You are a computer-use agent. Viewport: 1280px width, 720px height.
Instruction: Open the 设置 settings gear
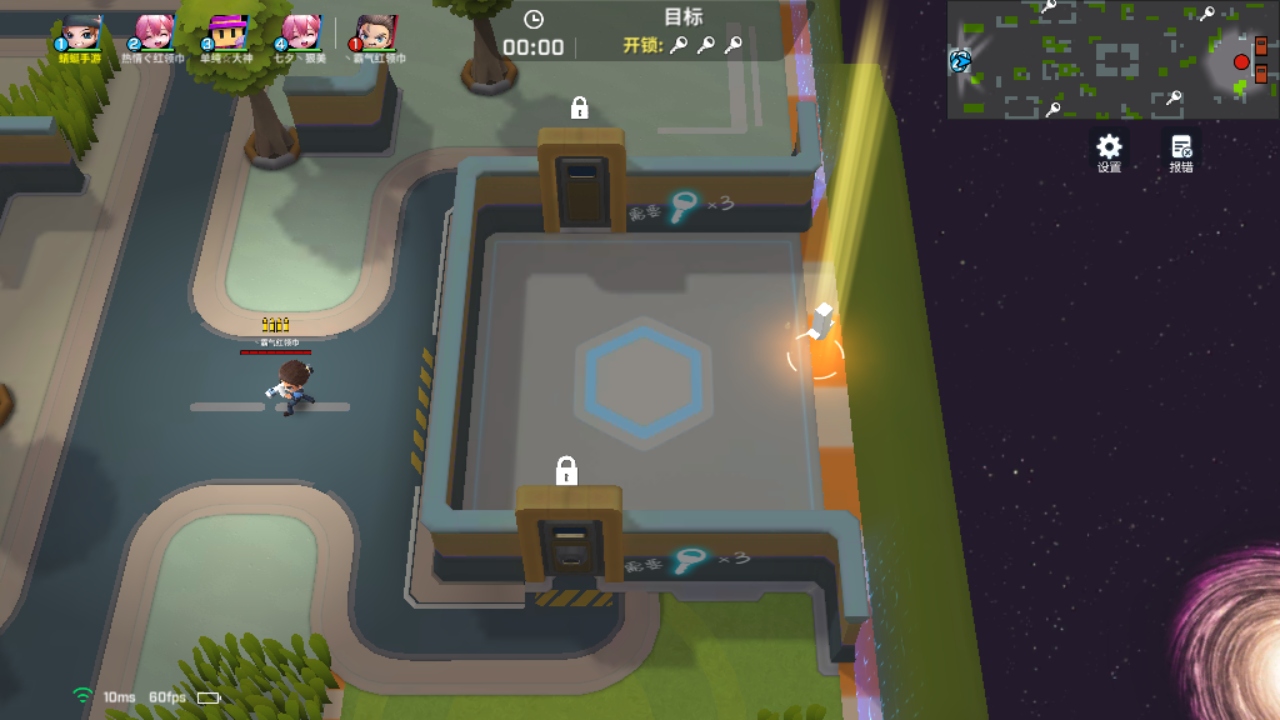[x=1109, y=151]
